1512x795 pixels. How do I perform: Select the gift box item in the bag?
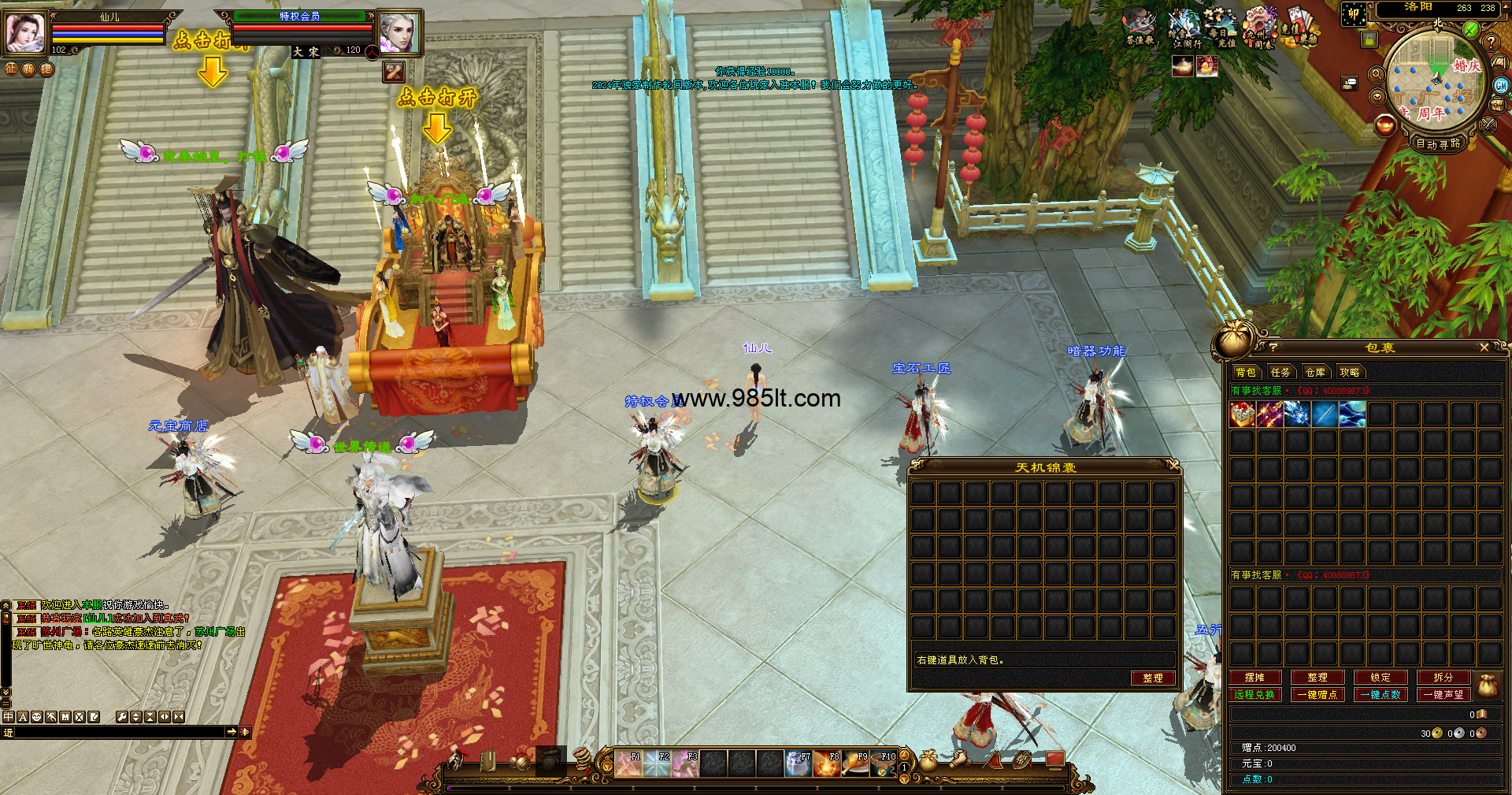tap(1243, 414)
